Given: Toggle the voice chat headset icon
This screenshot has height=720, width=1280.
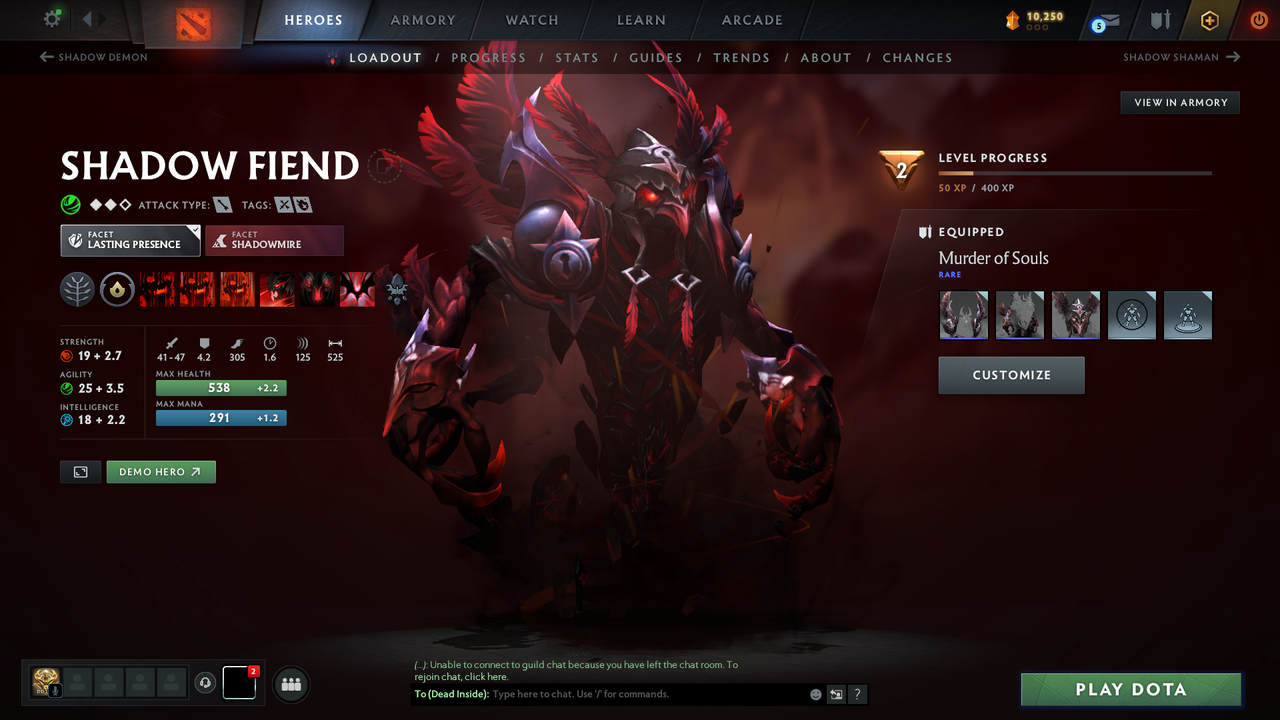Looking at the screenshot, I should [206, 683].
